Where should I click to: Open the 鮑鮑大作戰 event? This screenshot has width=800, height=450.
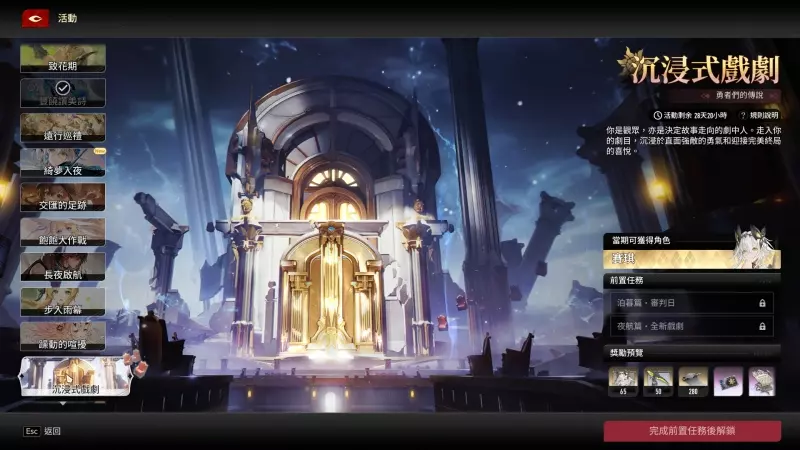click(62, 233)
